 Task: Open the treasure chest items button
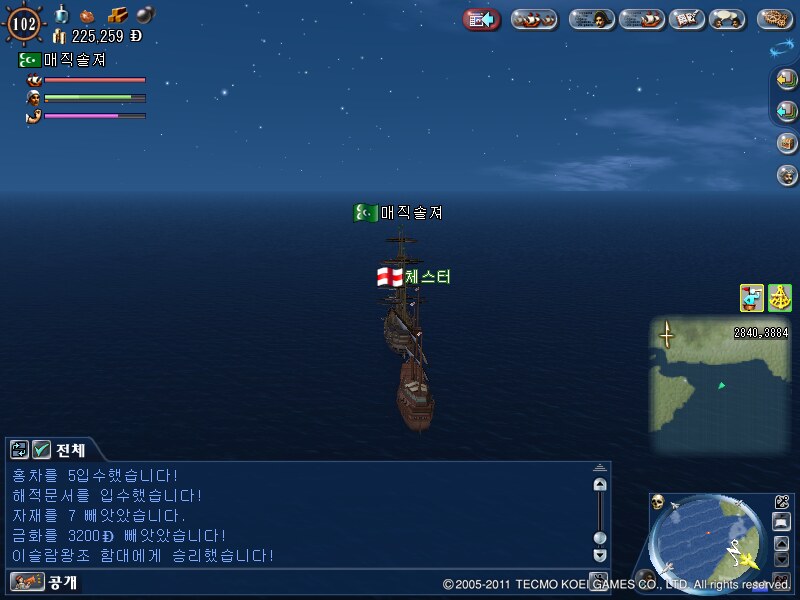(x=787, y=142)
